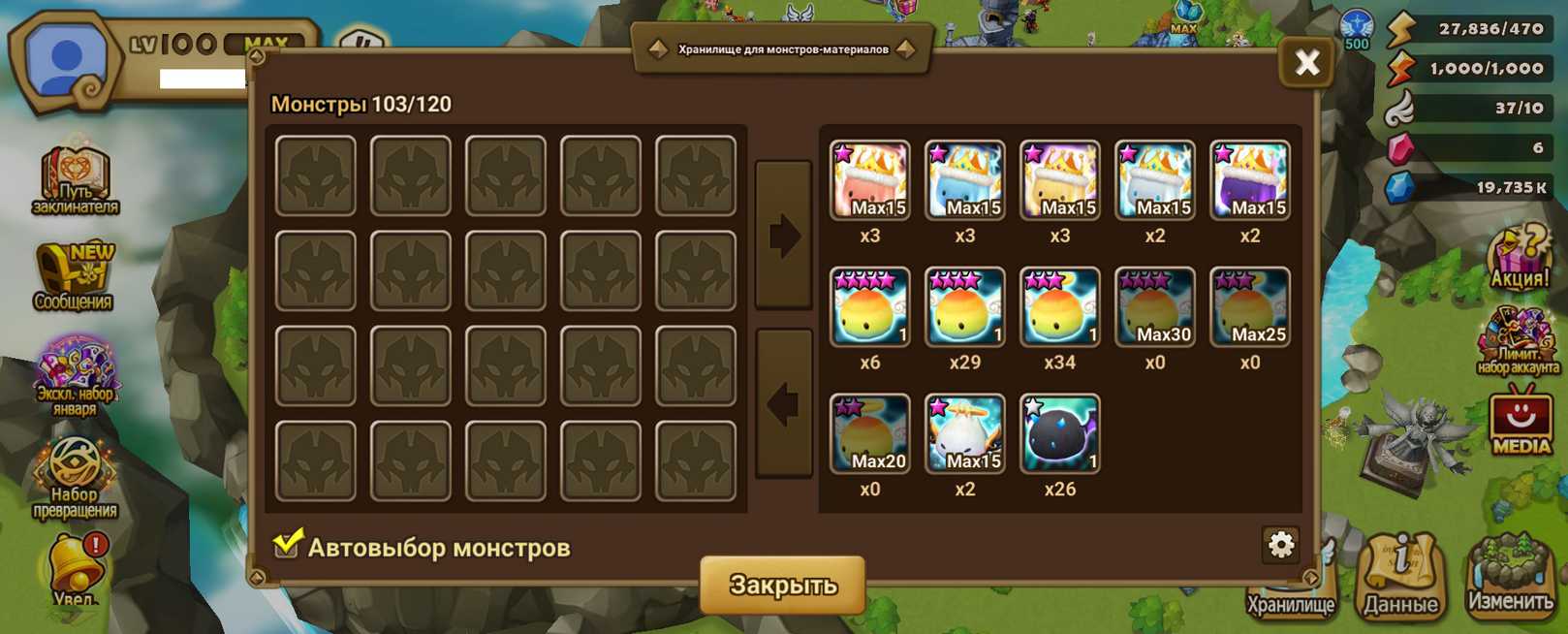The height and width of the screenshot is (634, 1568).
Task: Open the storage gear settings
Action: click(1280, 545)
